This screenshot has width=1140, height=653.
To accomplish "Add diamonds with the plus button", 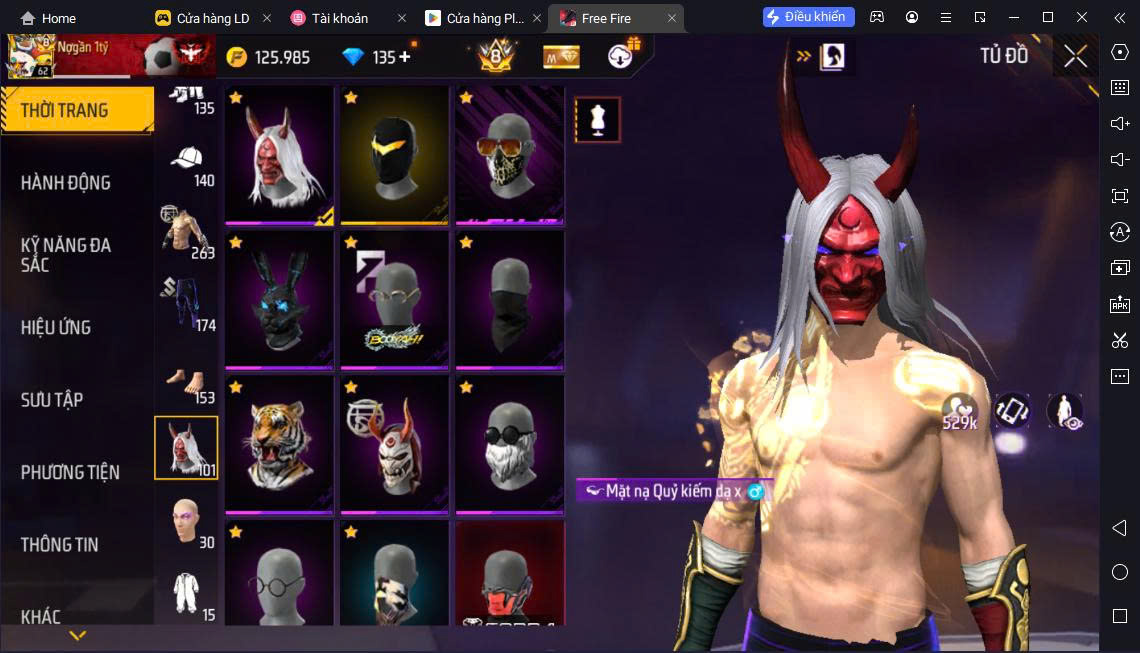I will click(405, 57).
